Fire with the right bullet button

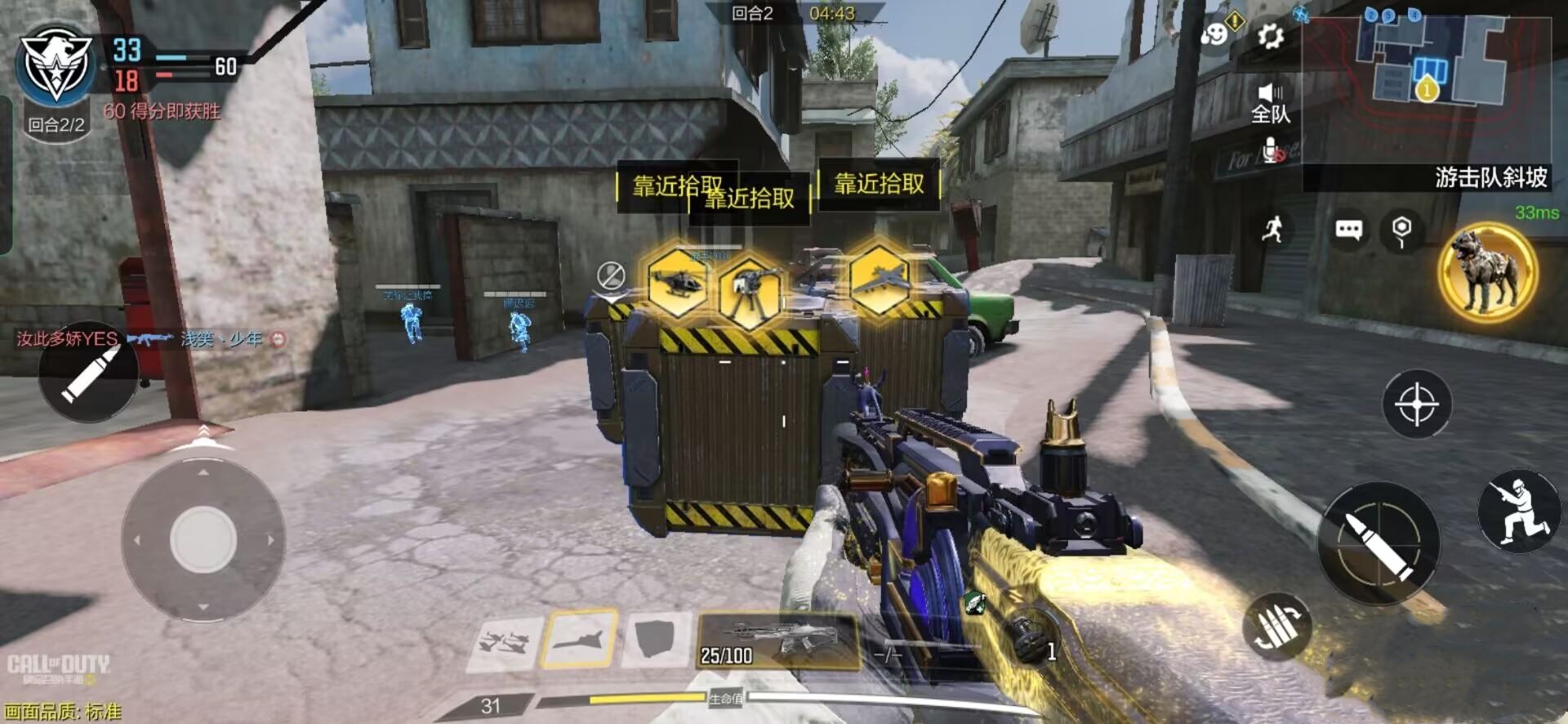tap(1379, 543)
